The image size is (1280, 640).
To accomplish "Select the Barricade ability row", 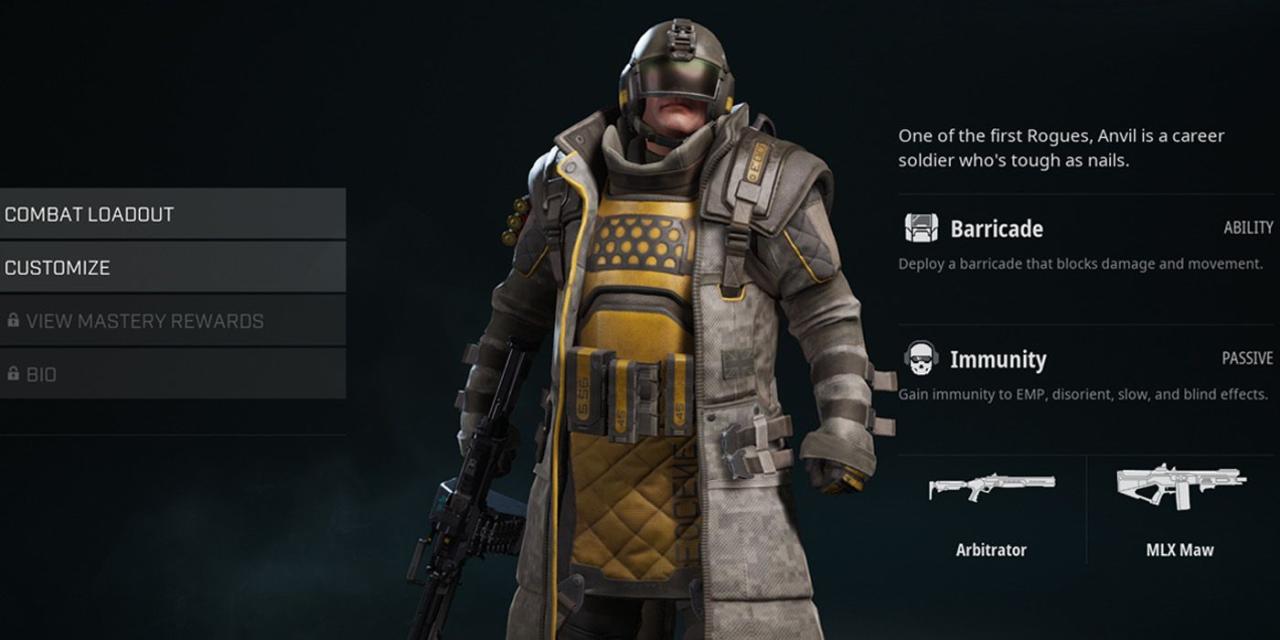I will 1086,244.
